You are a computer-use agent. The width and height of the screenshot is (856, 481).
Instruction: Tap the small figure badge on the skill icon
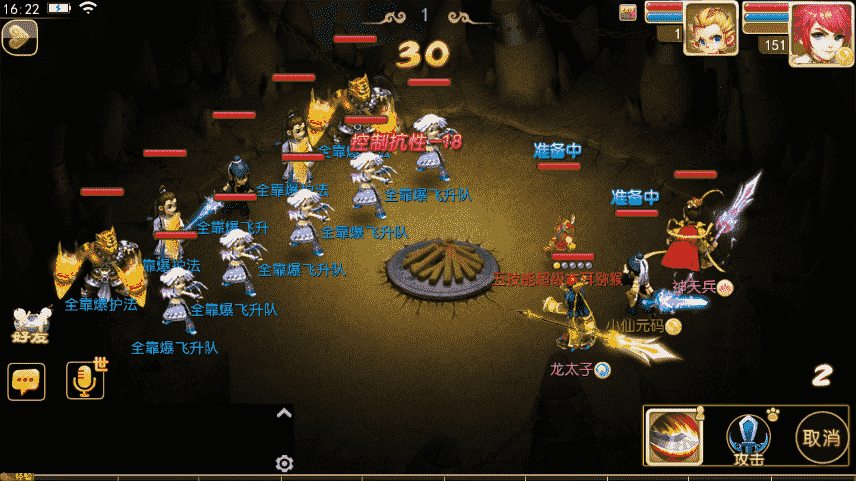[699, 411]
